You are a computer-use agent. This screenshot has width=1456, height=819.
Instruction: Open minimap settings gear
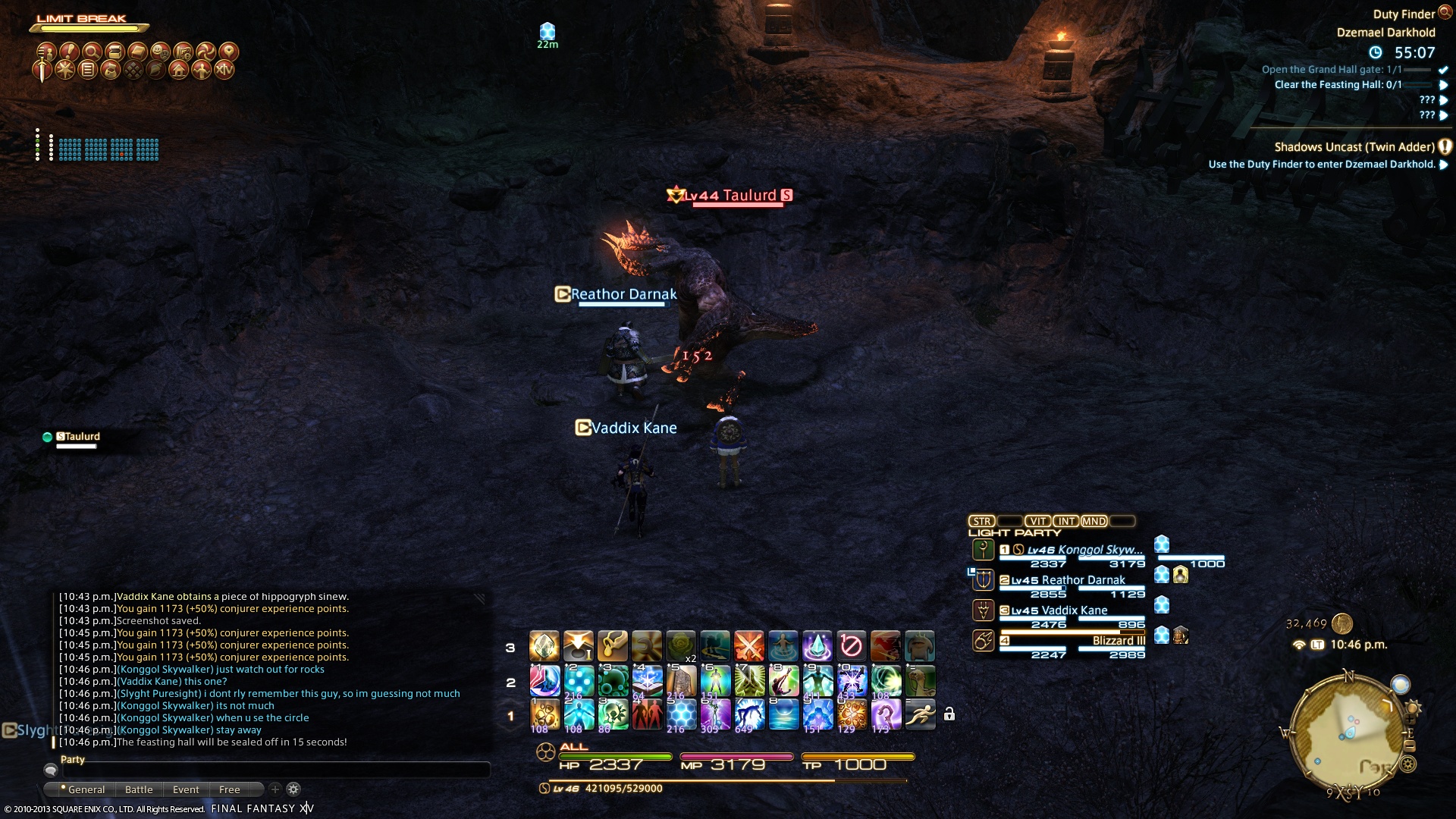(x=1408, y=764)
